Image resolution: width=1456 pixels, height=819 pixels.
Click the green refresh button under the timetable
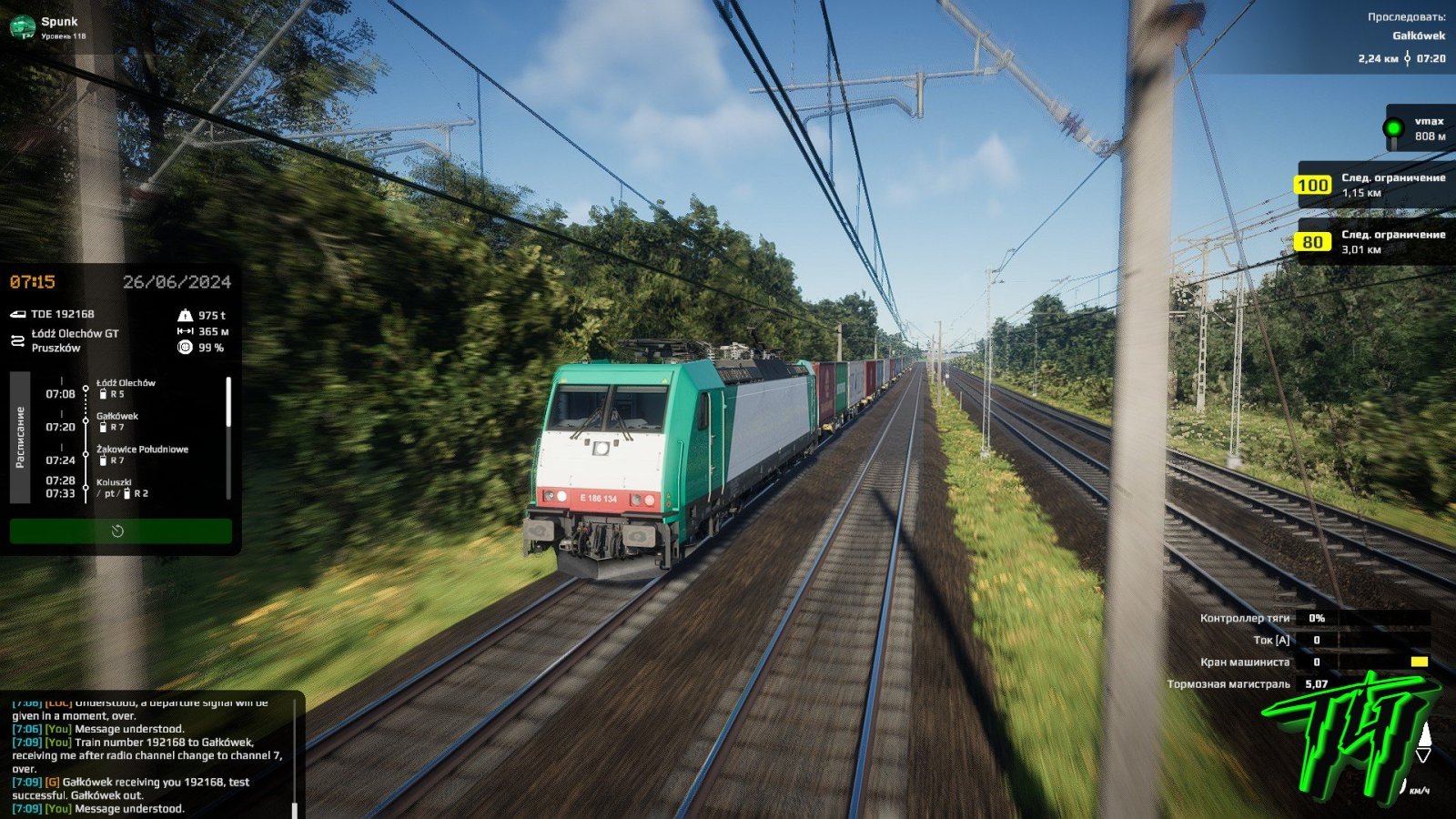120,531
